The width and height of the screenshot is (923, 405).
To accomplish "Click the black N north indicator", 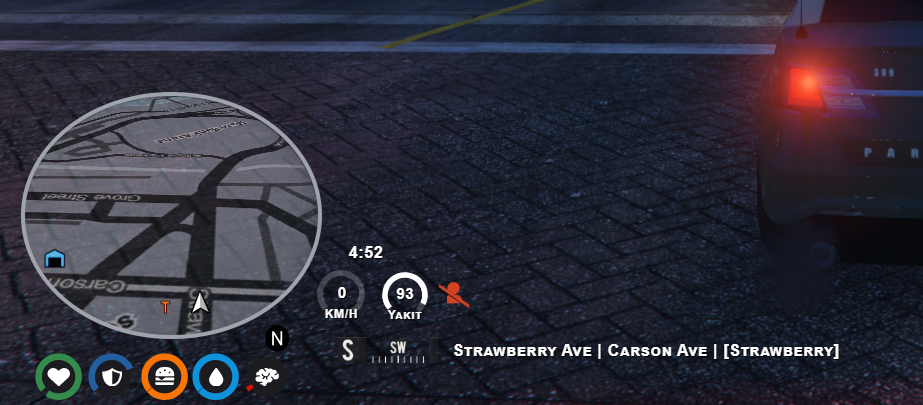I will point(277,338).
